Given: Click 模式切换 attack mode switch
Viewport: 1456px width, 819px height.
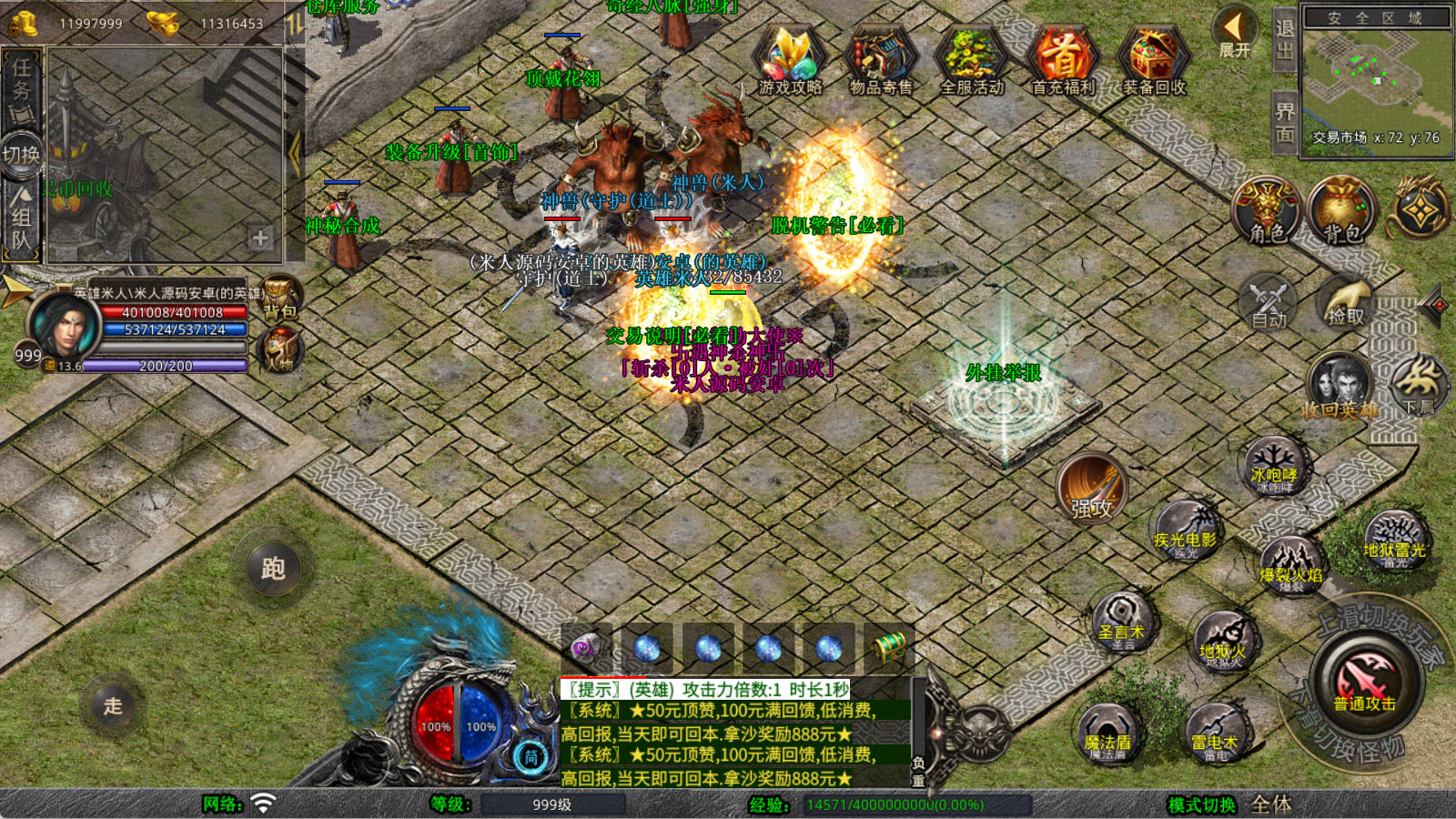Looking at the screenshot, I should (x=1202, y=804).
